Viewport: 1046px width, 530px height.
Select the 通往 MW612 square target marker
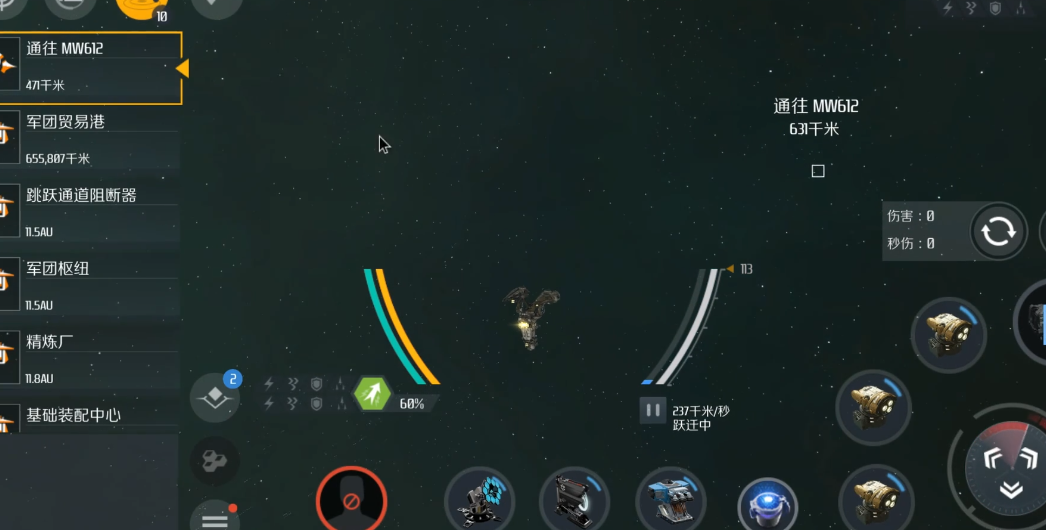tap(818, 171)
